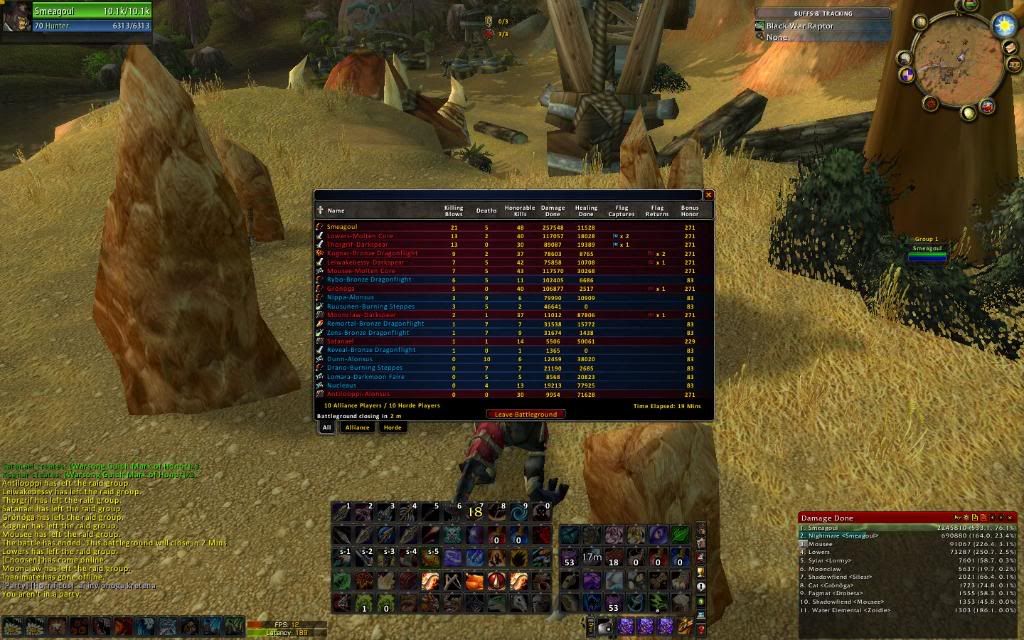The image size is (1024, 640).
Task: Sort scoreboard by Healing Done column
Action: [587, 210]
